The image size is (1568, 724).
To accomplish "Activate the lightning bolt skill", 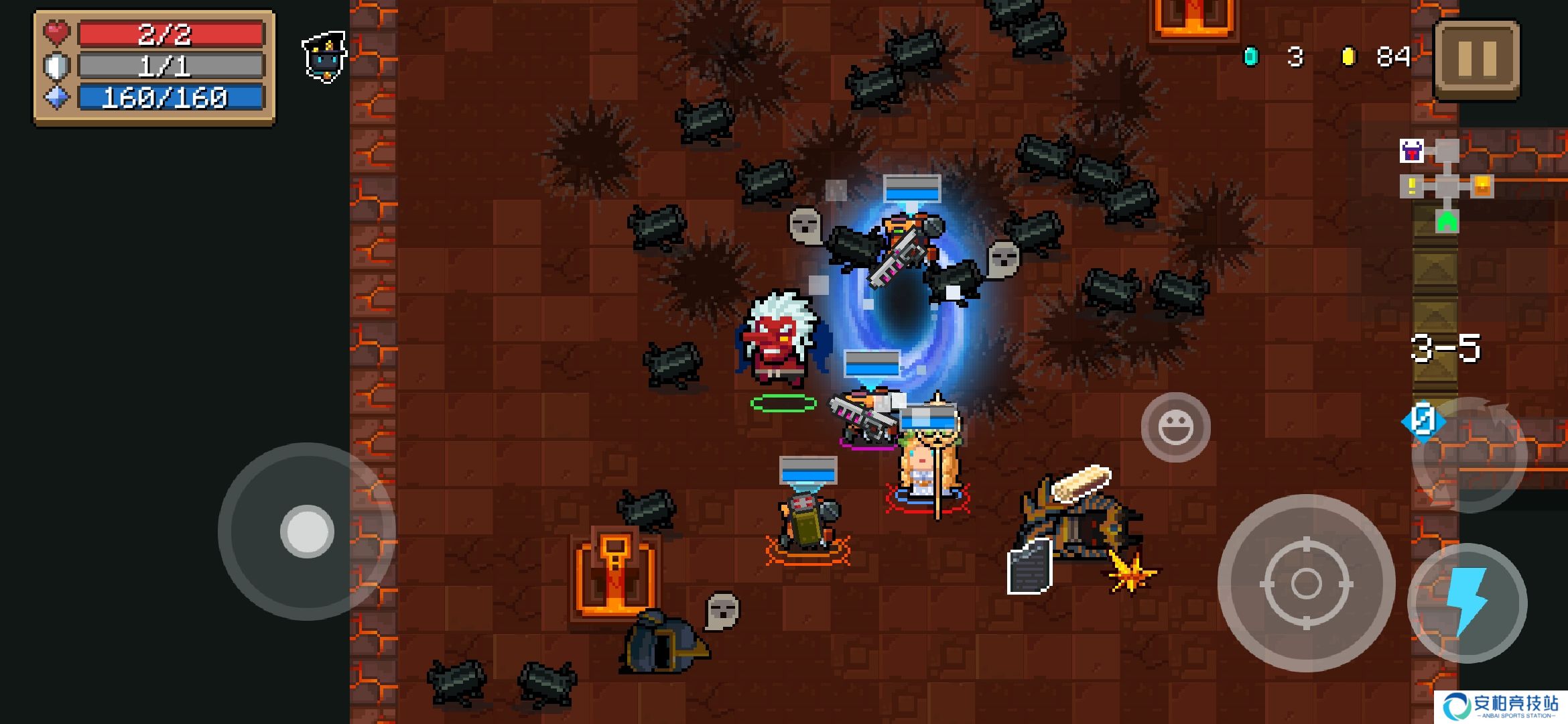I will pyautogui.click(x=1467, y=603).
